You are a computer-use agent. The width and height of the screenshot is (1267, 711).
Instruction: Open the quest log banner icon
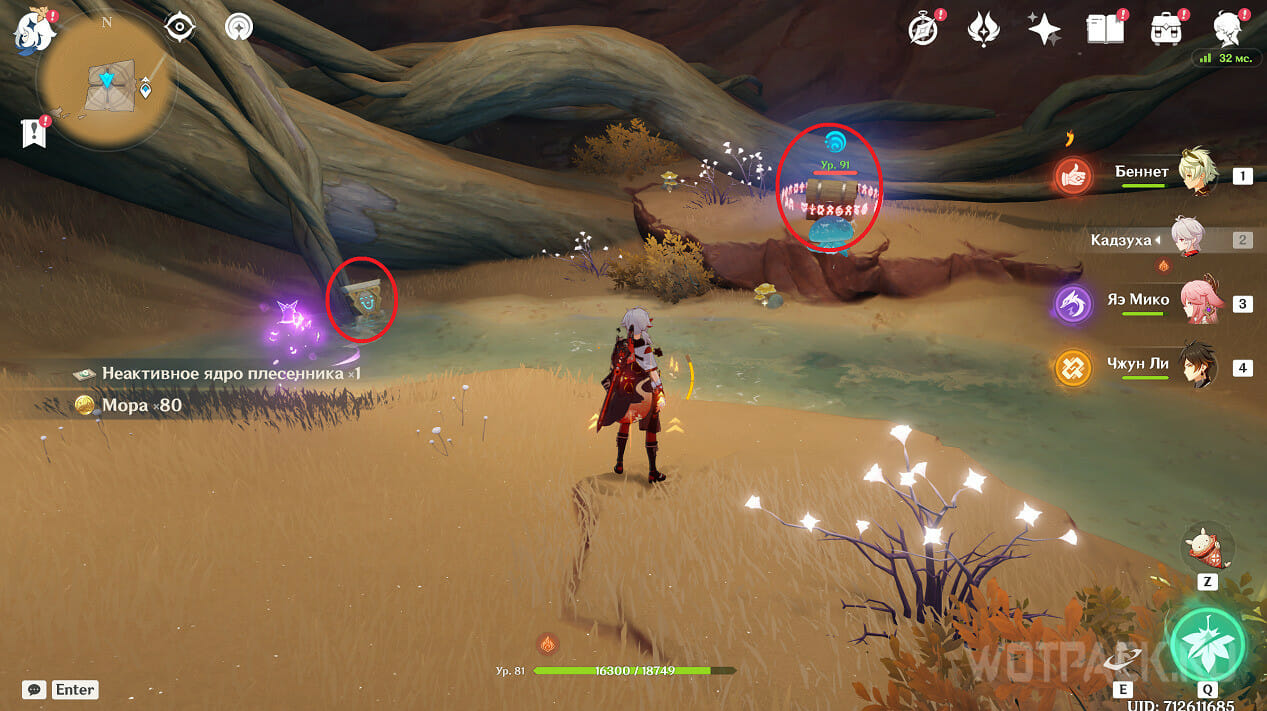[x=34, y=133]
